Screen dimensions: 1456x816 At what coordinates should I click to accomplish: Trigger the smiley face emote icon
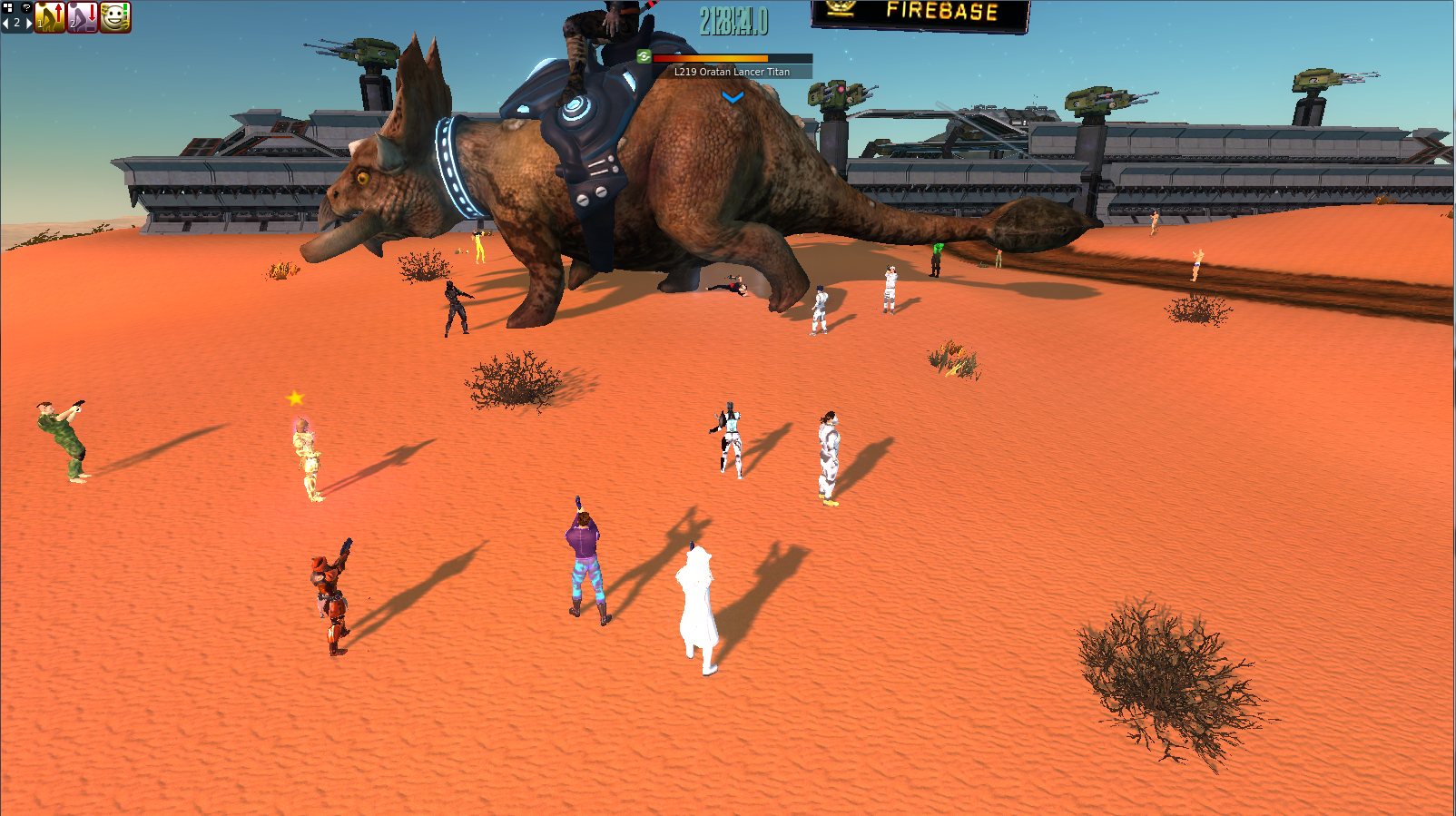pos(115,17)
